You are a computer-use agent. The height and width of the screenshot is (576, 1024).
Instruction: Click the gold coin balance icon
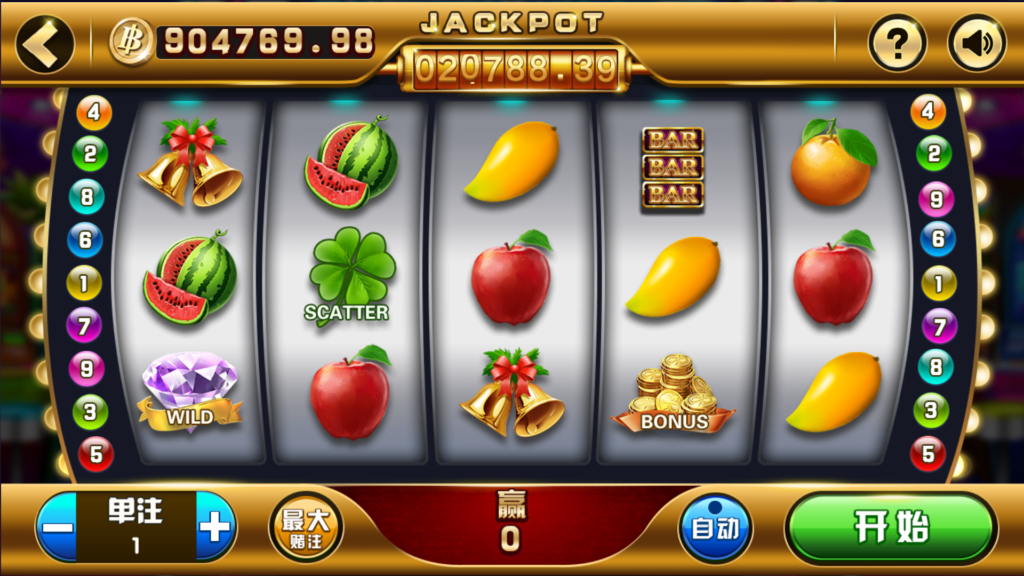131,41
